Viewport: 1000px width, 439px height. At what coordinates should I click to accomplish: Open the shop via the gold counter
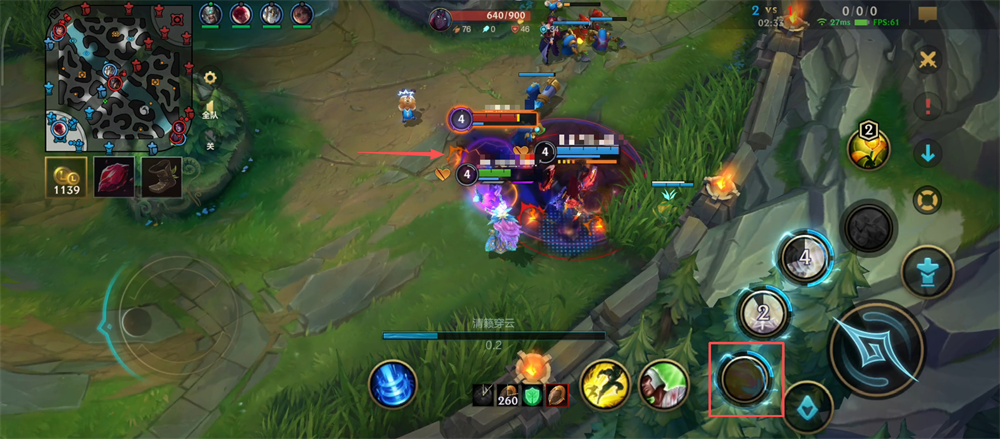[x=65, y=177]
